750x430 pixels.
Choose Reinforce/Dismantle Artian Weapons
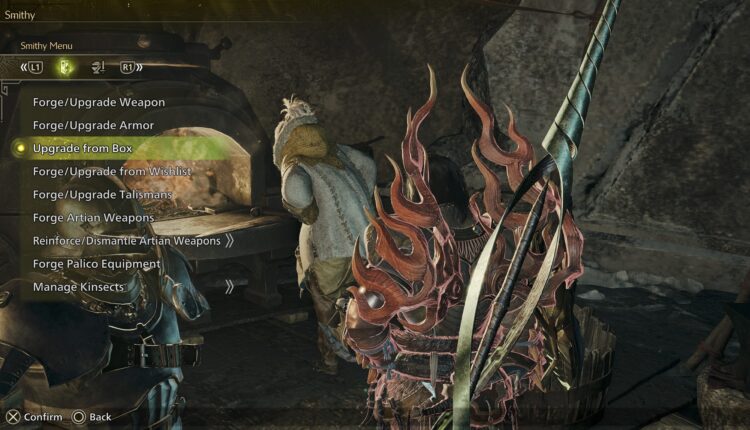coord(126,241)
